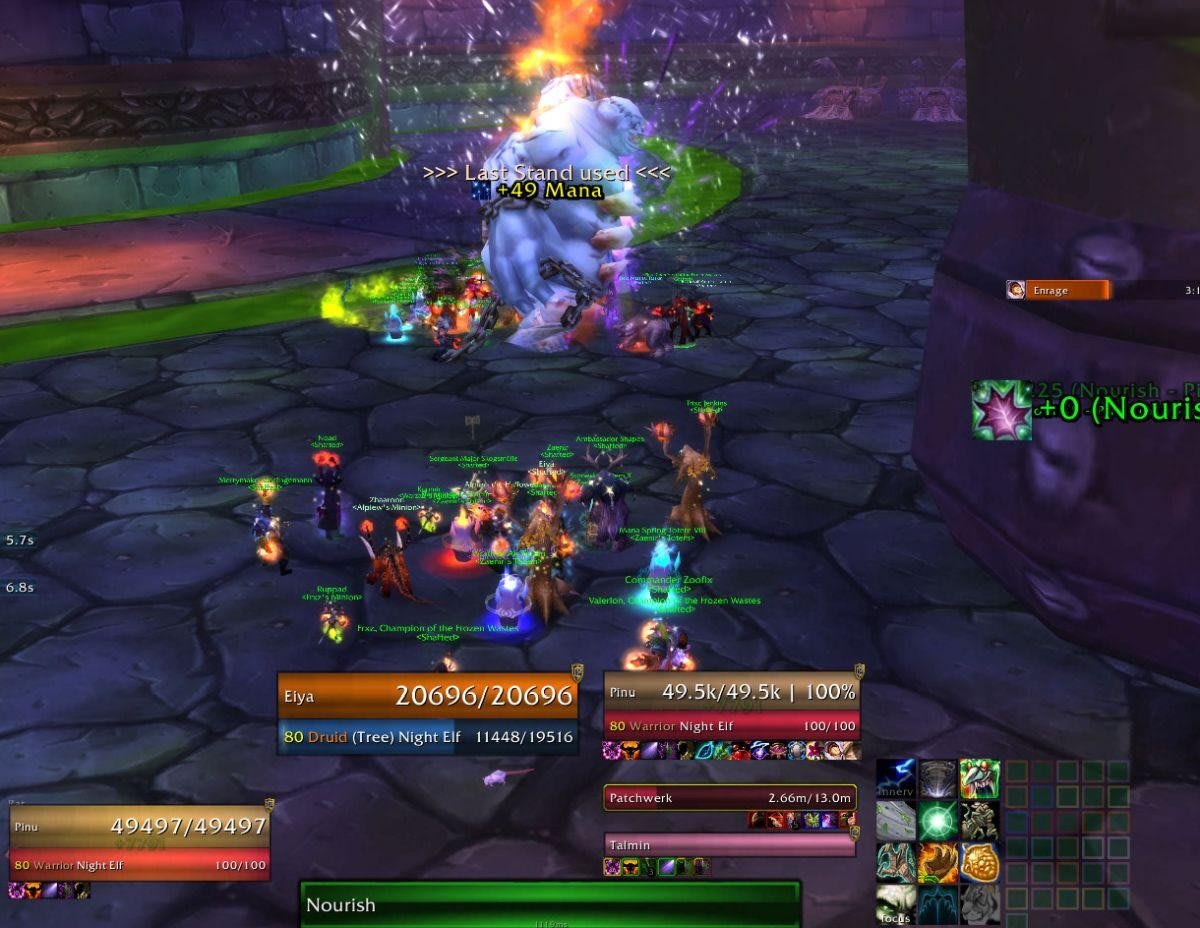Target the Patchwerk boss frame

coord(730,798)
